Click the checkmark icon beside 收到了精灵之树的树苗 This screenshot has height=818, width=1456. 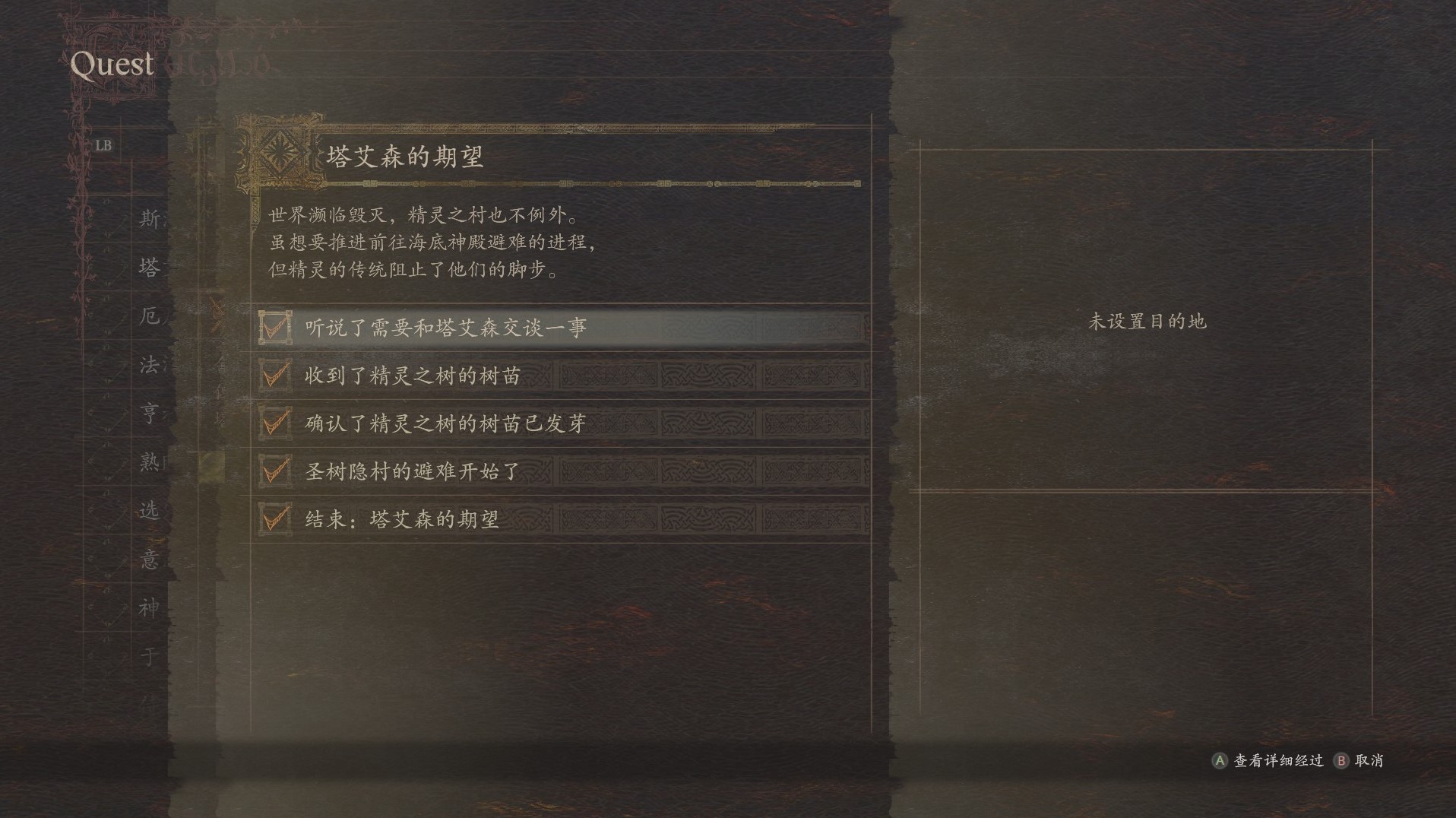tap(276, 376)
